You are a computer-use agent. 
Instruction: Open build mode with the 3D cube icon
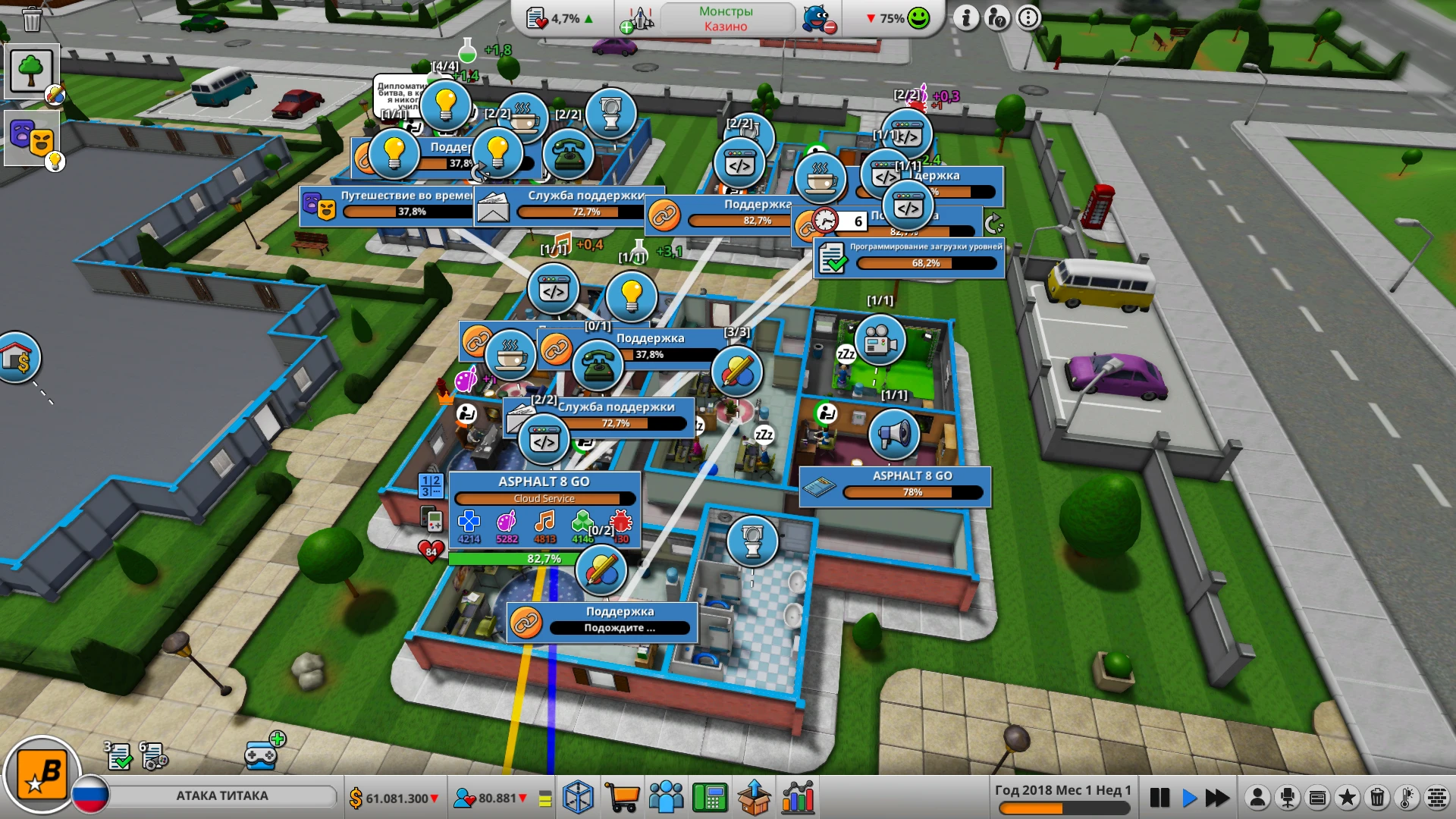580,796
